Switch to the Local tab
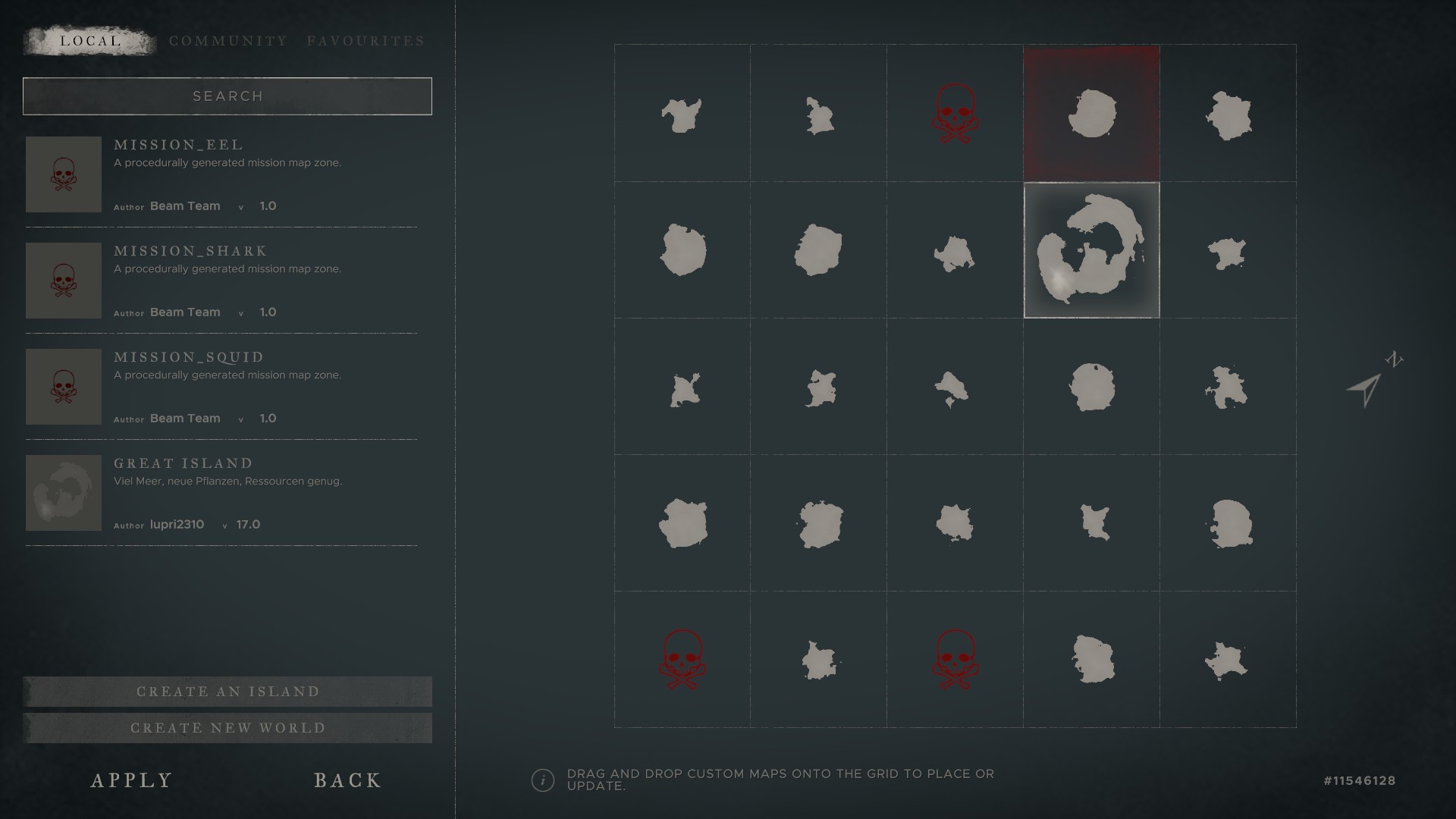Screen dimensions: 1456x819 pos(90,41)
